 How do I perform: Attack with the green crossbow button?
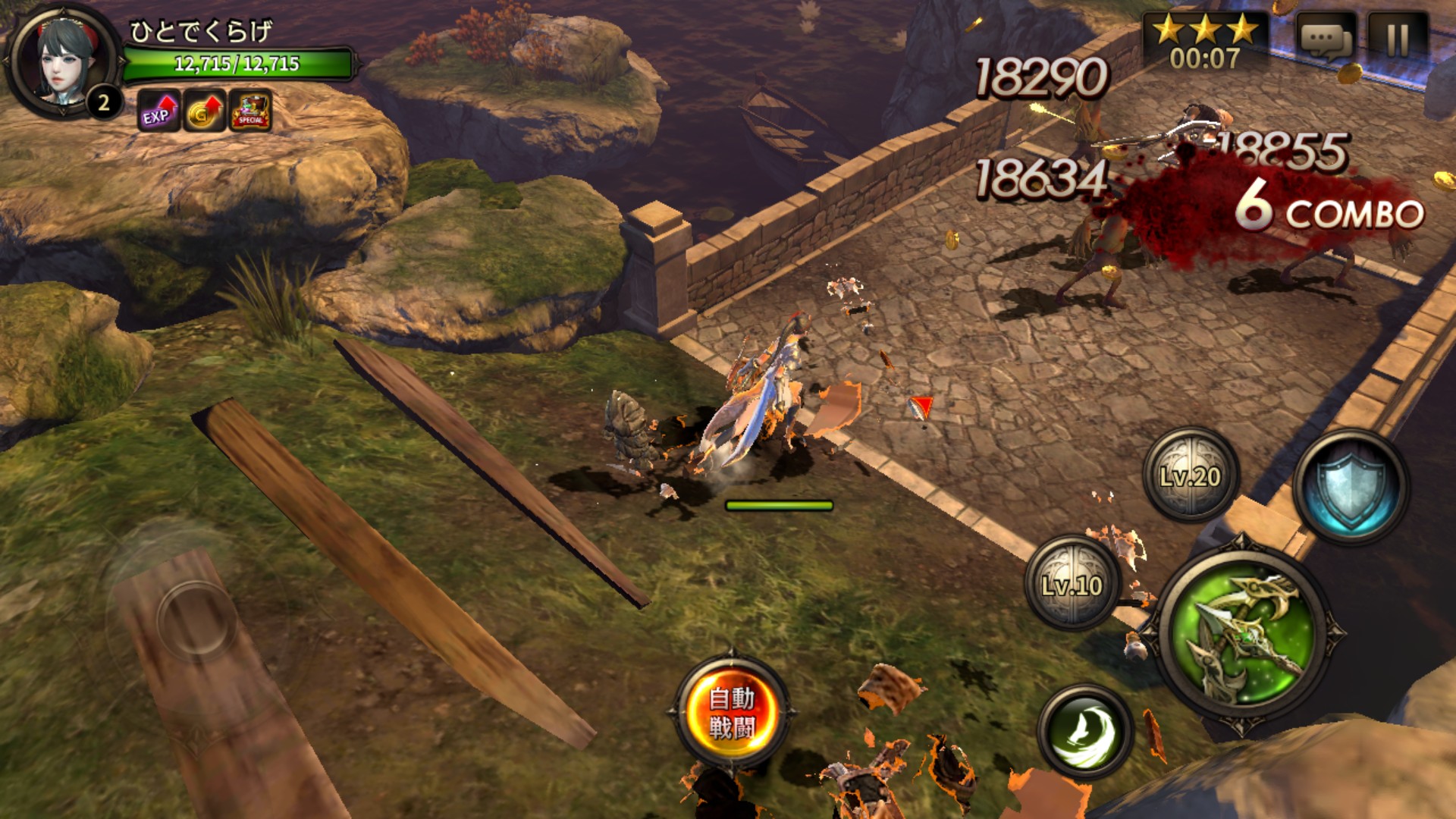click(1241, 633)
